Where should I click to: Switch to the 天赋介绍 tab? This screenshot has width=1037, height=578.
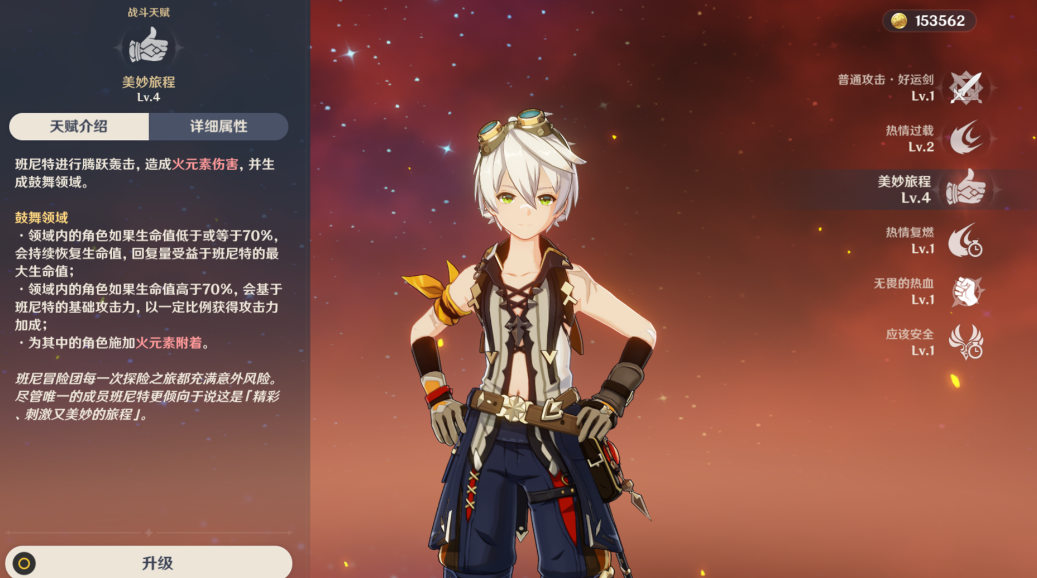pyautogui.click(x=79, y=127)
